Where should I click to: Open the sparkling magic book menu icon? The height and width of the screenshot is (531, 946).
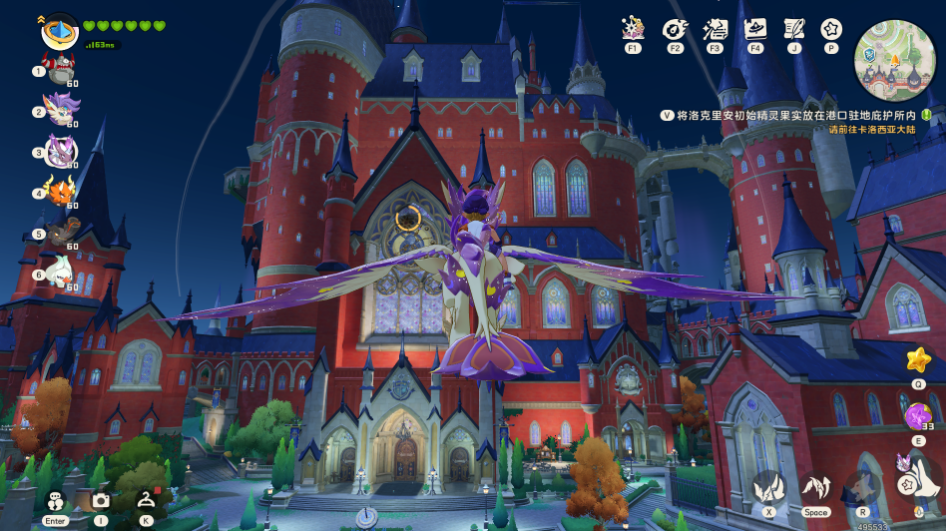[x=633, y=28]
